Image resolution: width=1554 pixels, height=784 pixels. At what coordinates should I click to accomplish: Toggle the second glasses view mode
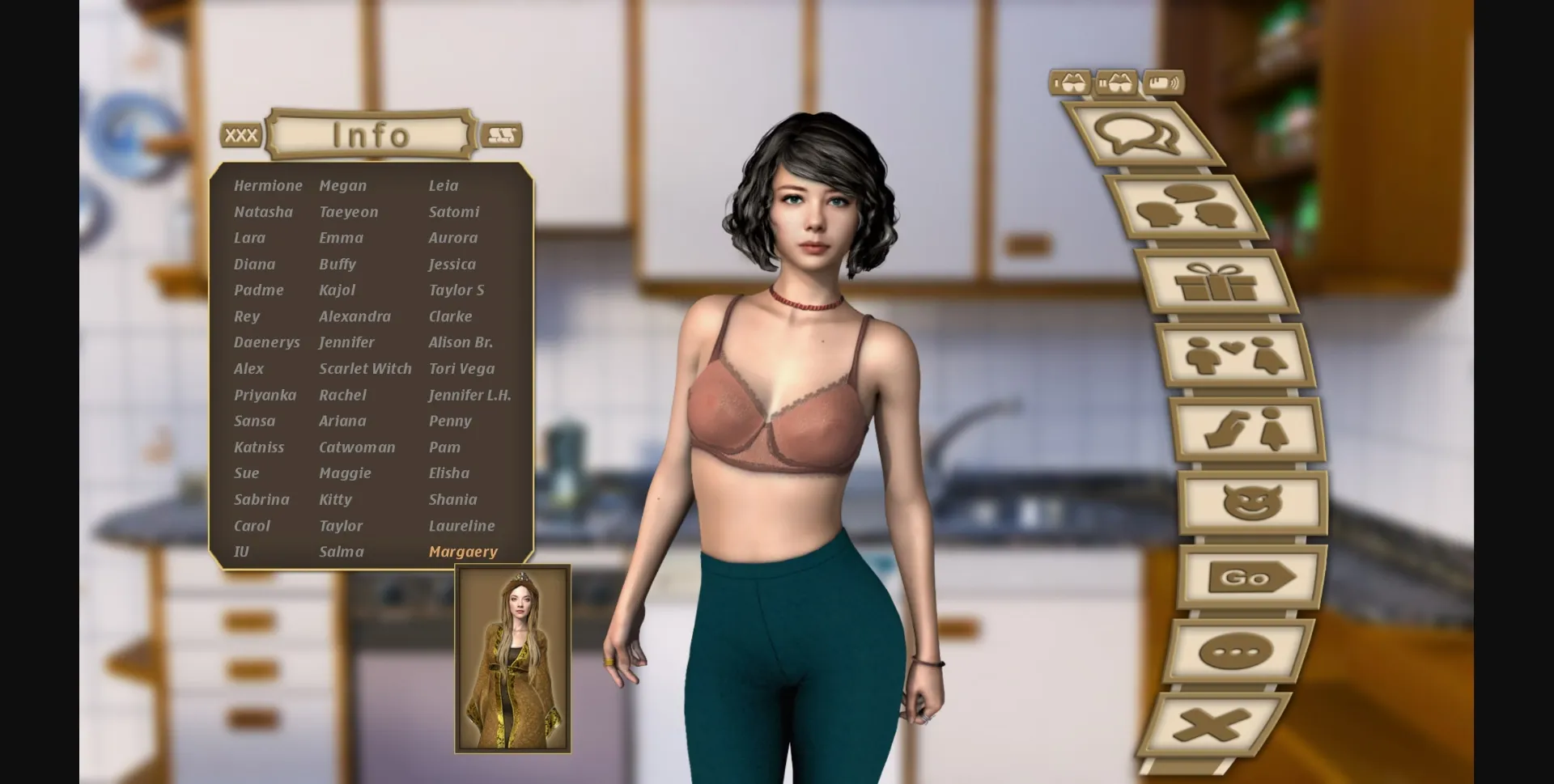[x=1117, y=83]
